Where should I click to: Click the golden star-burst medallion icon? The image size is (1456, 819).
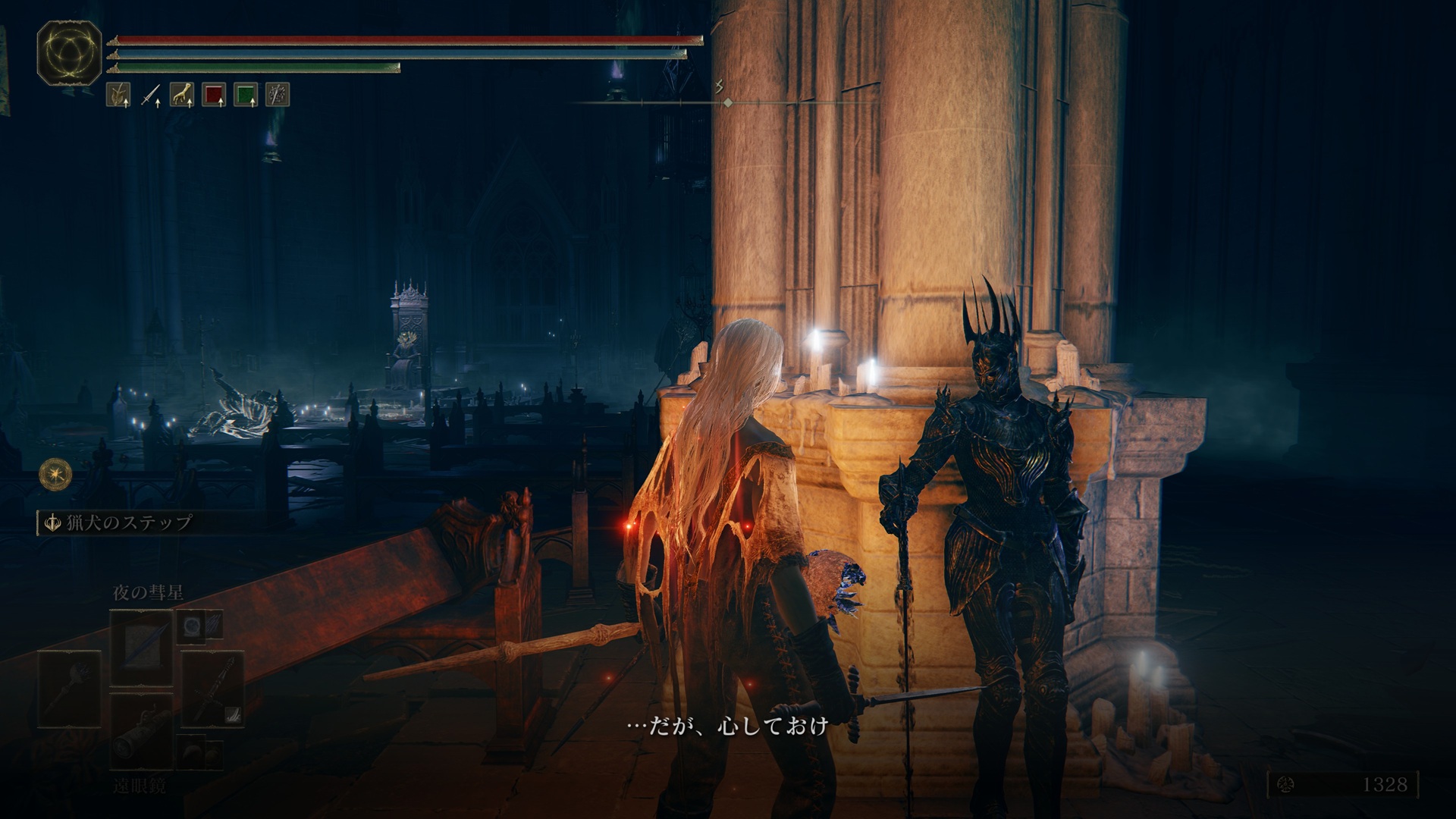coord(56,472)
